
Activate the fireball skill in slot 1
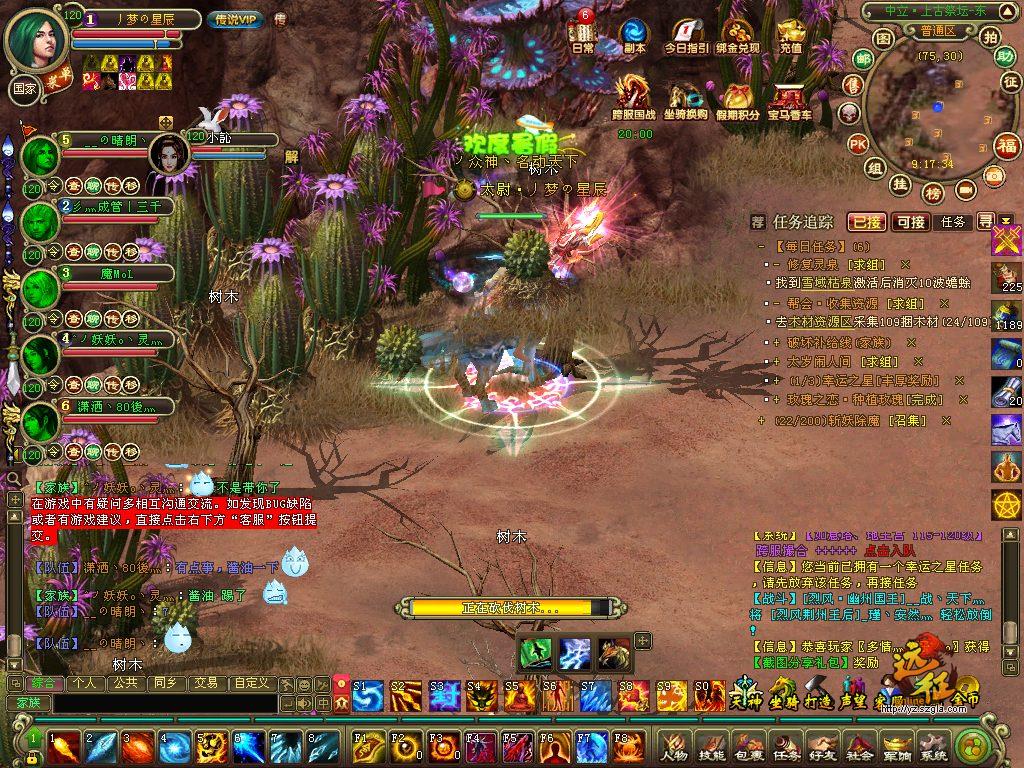point(63,747)
